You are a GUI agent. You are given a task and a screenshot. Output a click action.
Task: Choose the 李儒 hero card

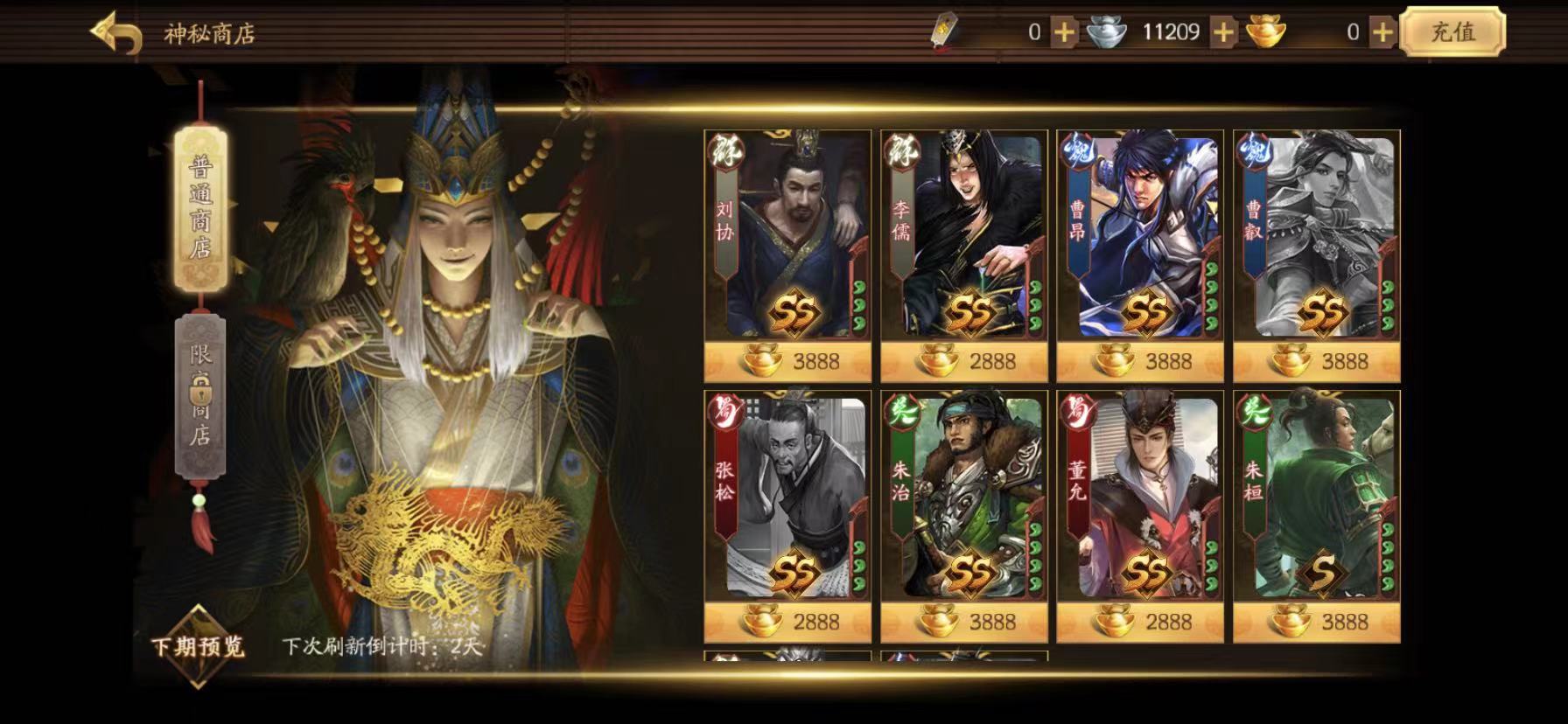(x=963, y=236)
